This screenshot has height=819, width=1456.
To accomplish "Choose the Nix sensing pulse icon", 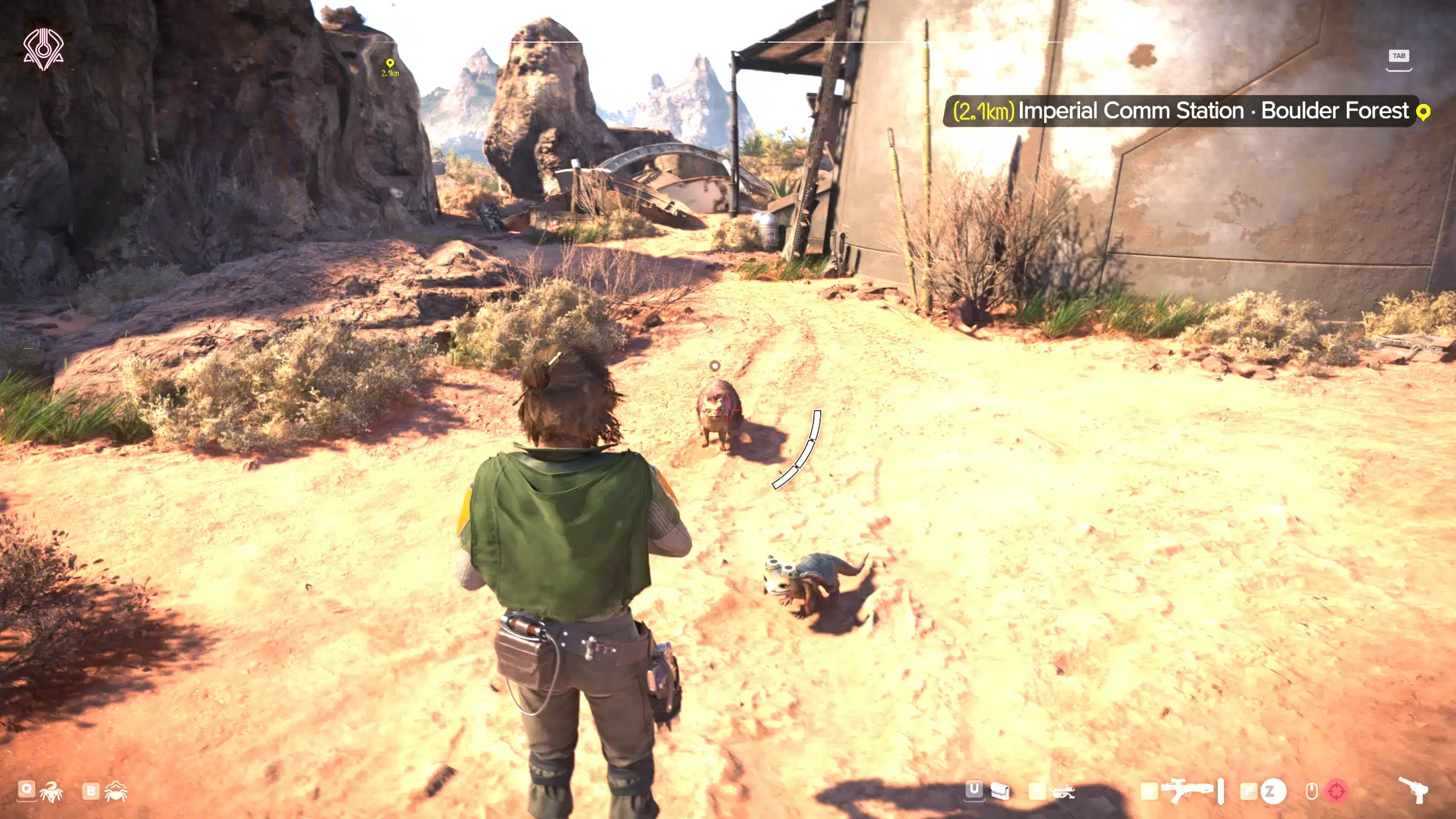I will click(x=115, y=792).
